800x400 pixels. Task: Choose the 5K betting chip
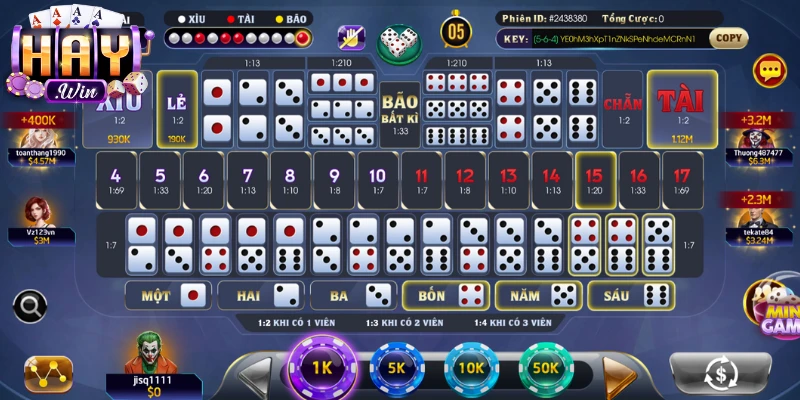(x=397, y=368)
